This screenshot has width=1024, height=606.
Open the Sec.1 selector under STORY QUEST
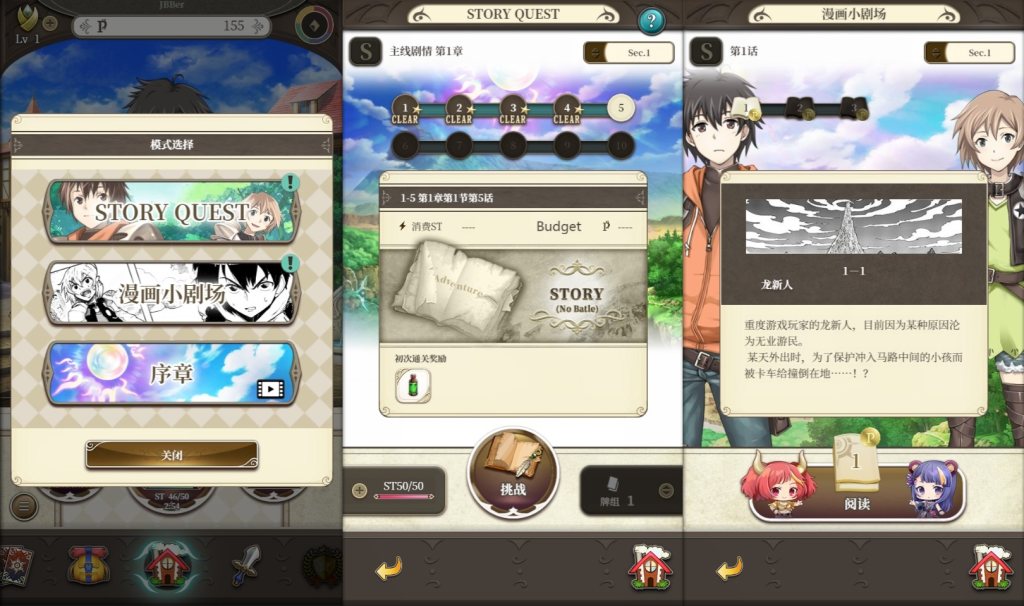(x=629, y=53)
